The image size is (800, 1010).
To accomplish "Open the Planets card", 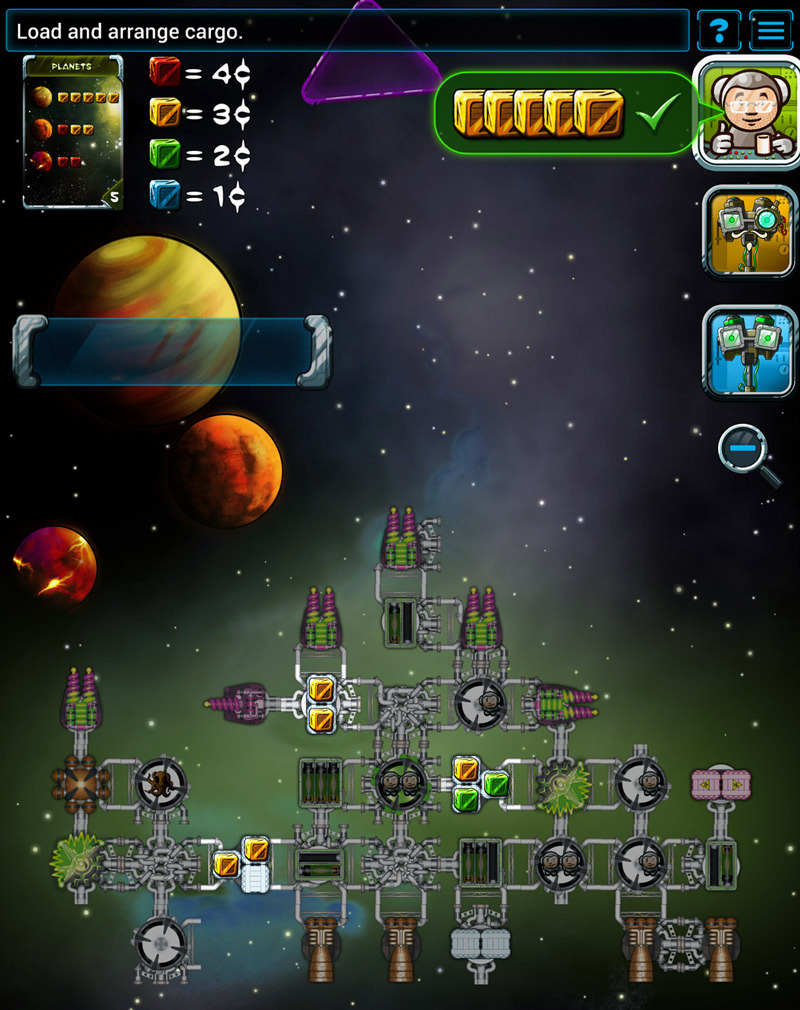I will [x=73, y=131].
